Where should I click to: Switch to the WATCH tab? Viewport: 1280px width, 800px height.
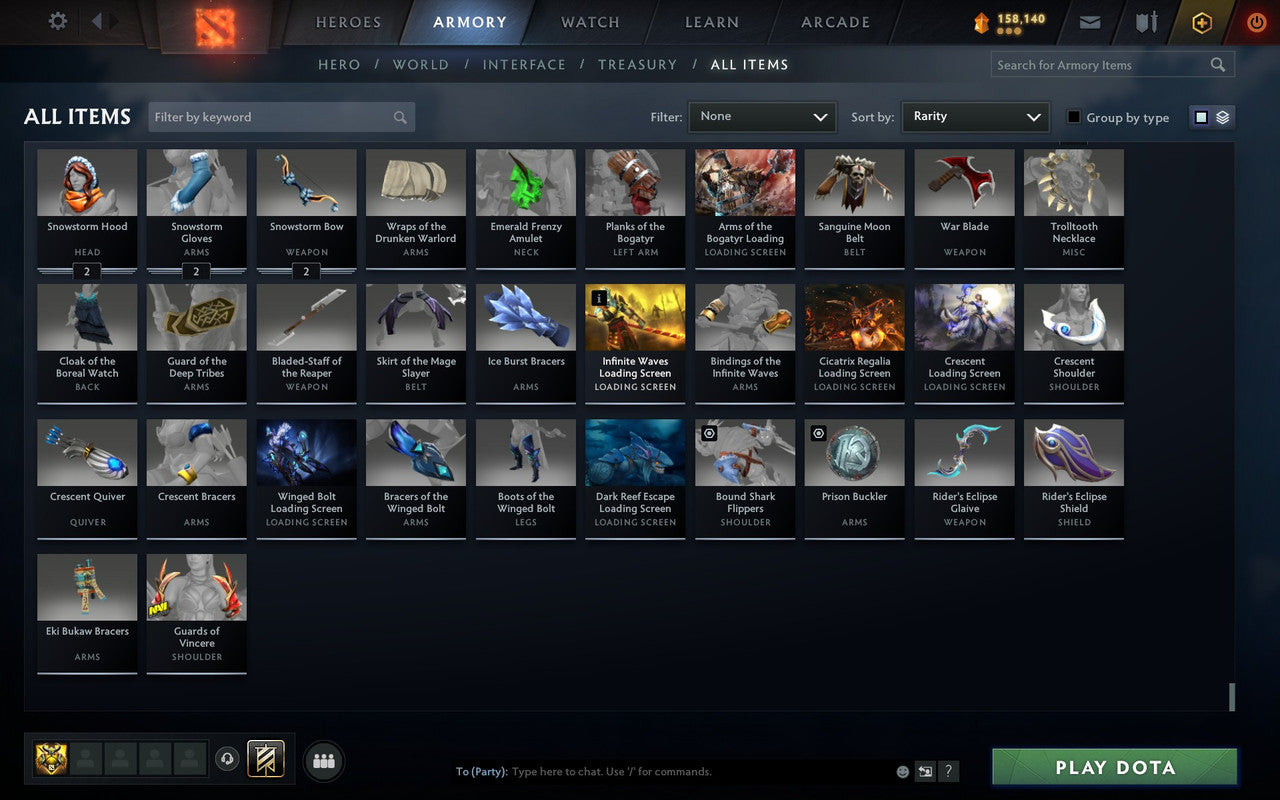tap(589, 22)
